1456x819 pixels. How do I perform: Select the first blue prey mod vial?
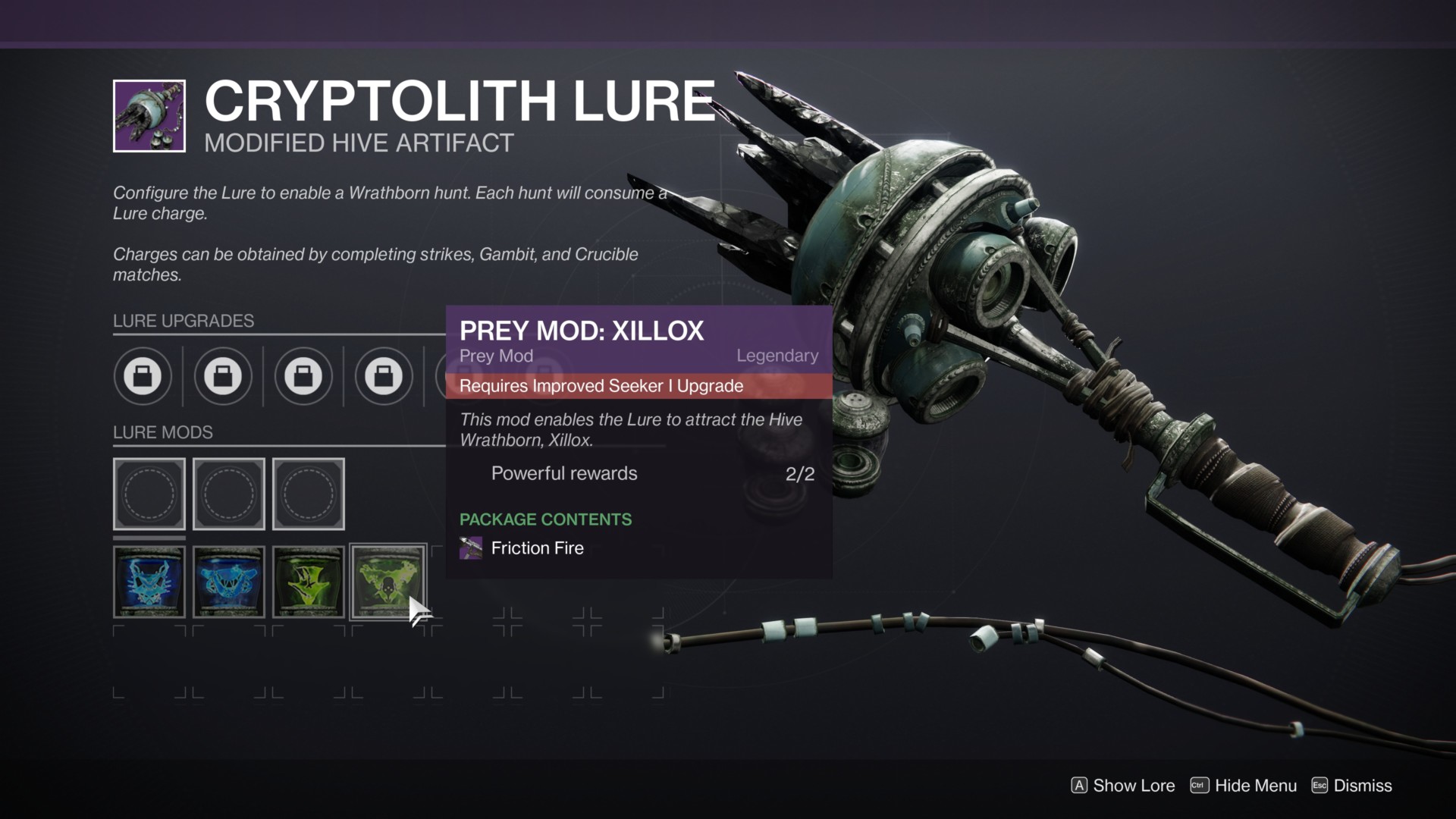pos(149,582)
